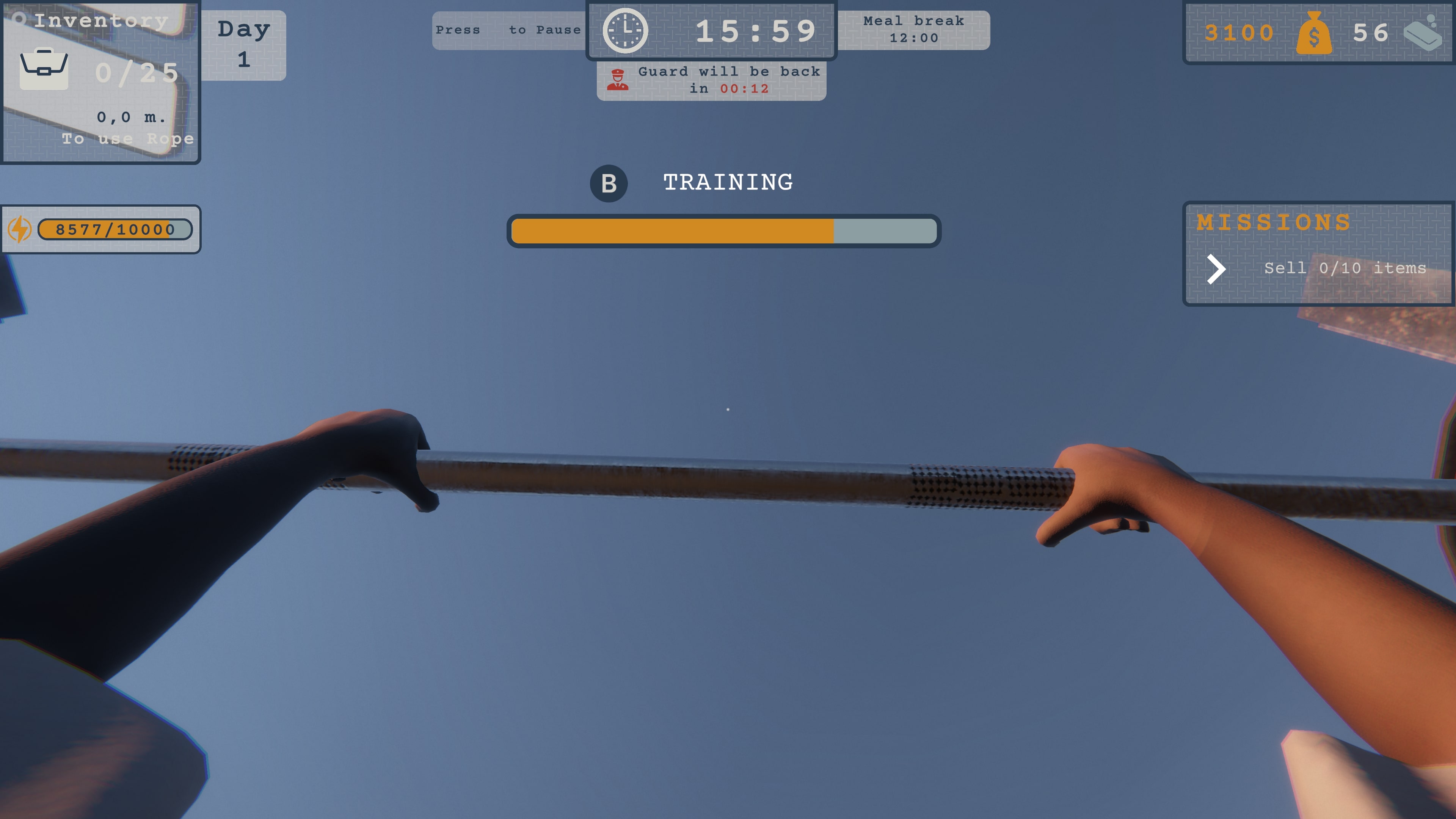Click the Training progress bar
The width and height of the screenshot is (1456, 819).
(x=724, y=231)
